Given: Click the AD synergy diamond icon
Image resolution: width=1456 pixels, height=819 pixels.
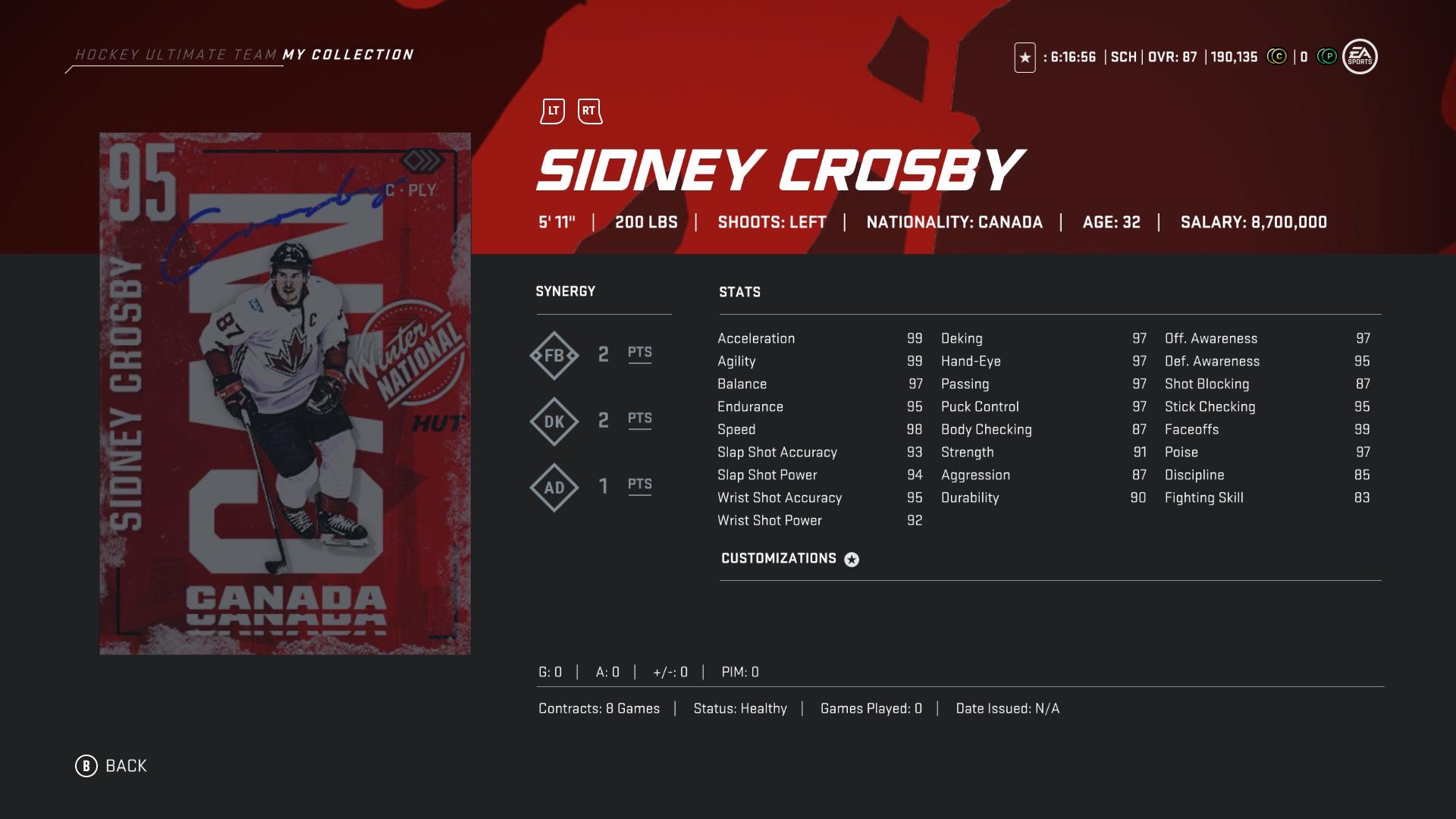Looking at the screenshot, I should point(554,486).
